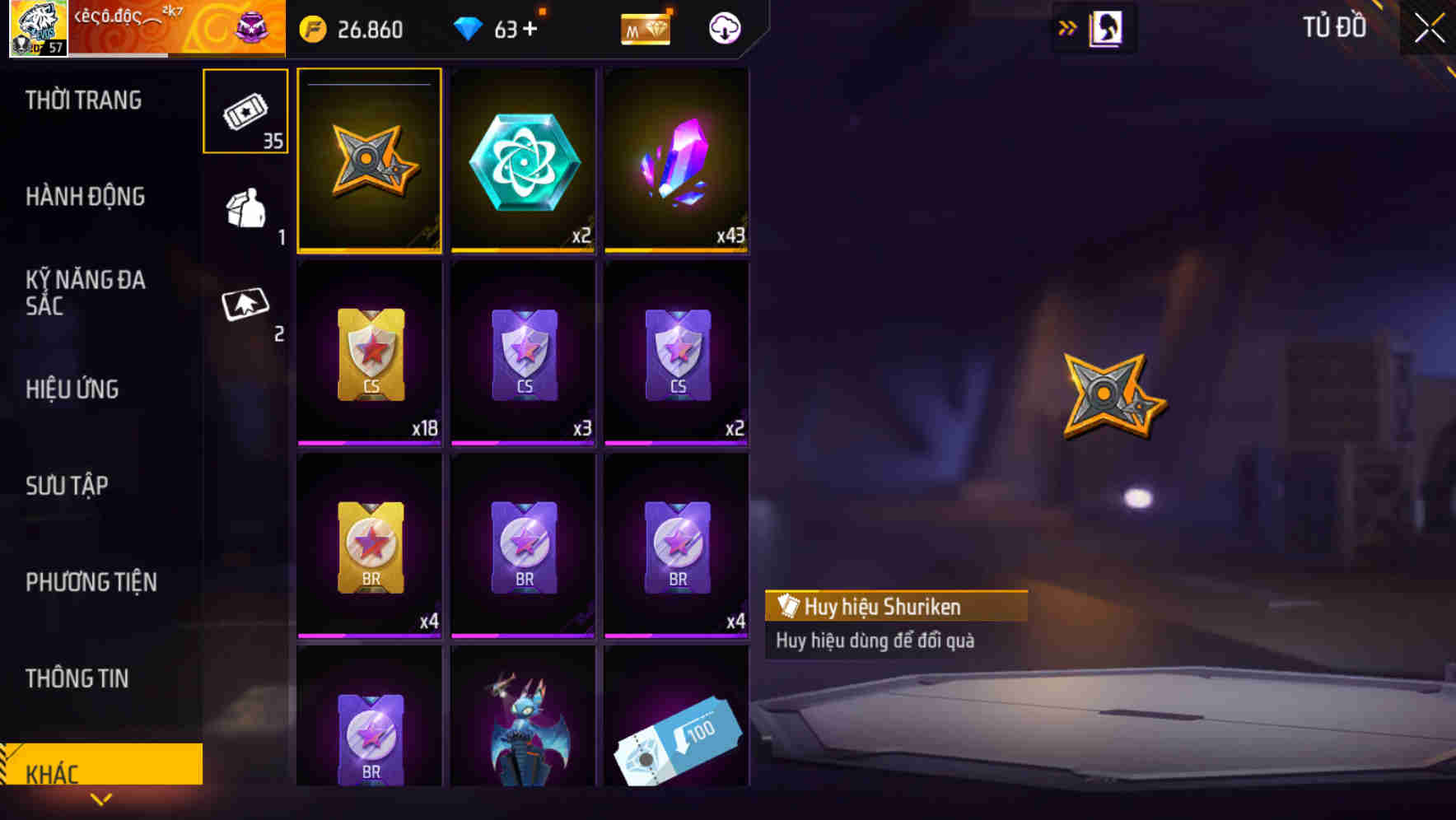This screenshot has width=1456, height=820.
Task: Select the crystal fragments x43 item
Action: [677, 159]
